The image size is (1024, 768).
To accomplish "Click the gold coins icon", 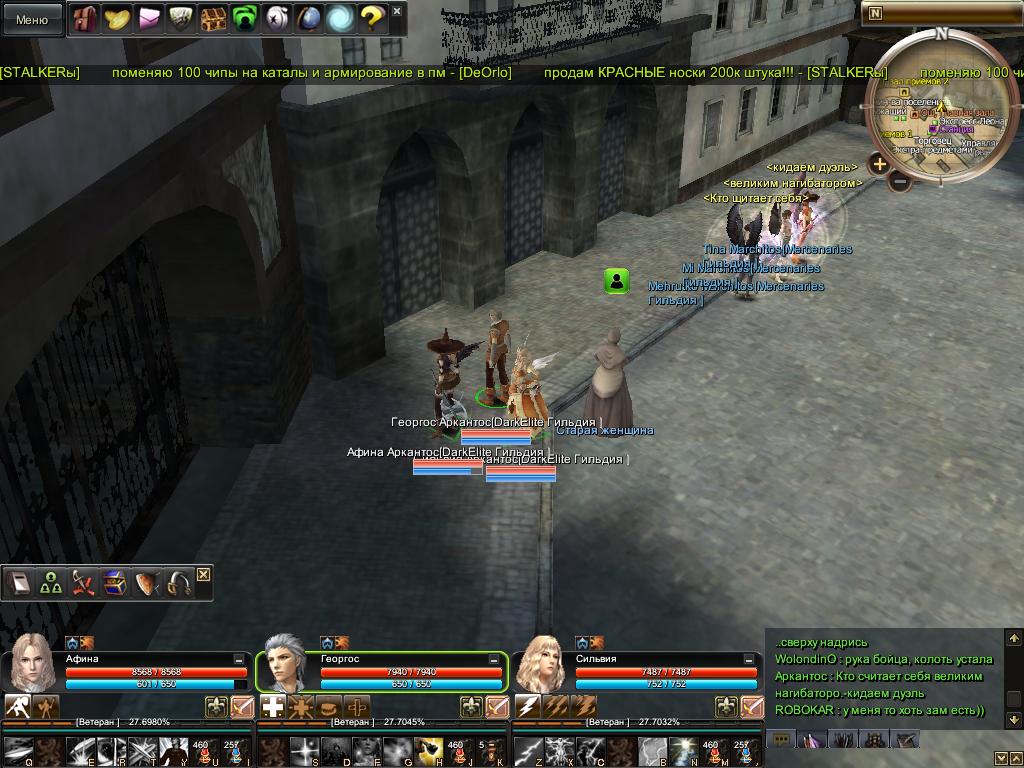I will pos(118,18).
